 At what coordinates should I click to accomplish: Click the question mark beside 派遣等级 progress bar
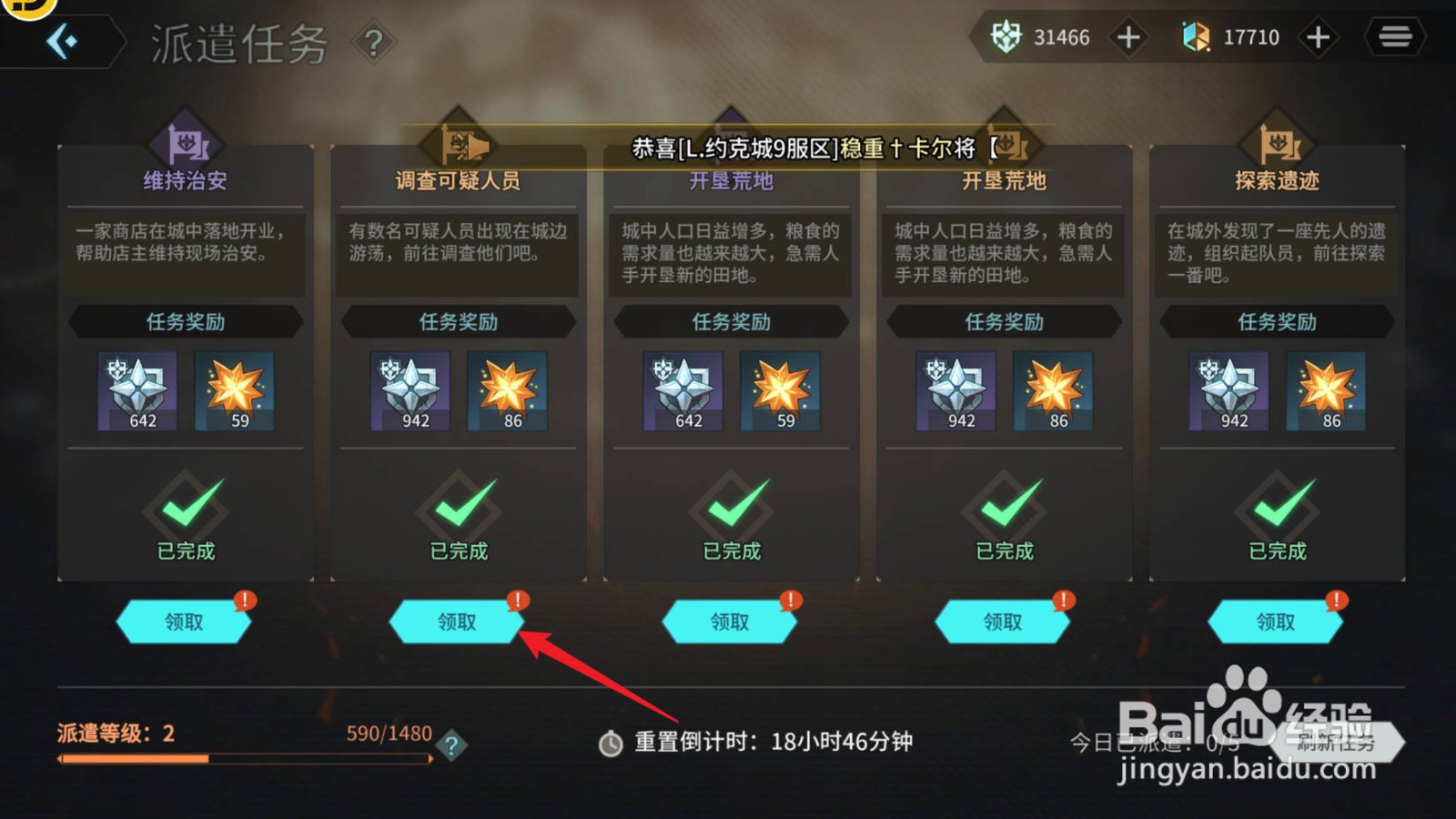click(x=450, y=748)
